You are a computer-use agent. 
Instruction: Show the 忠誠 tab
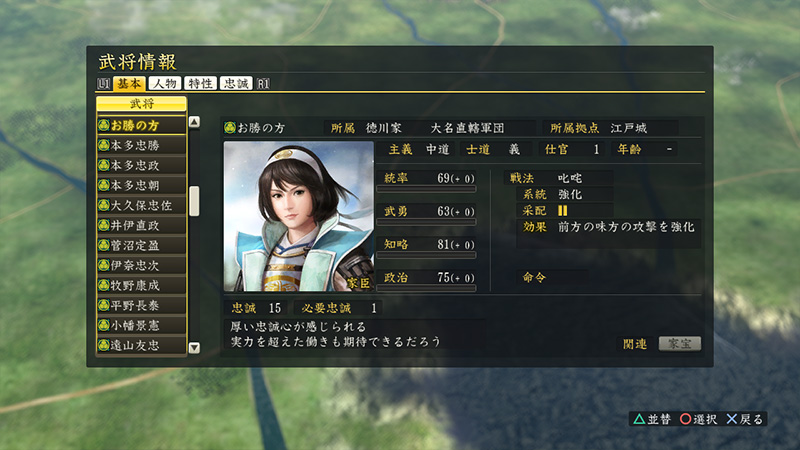pyautogui.click(x=236, y=84)
